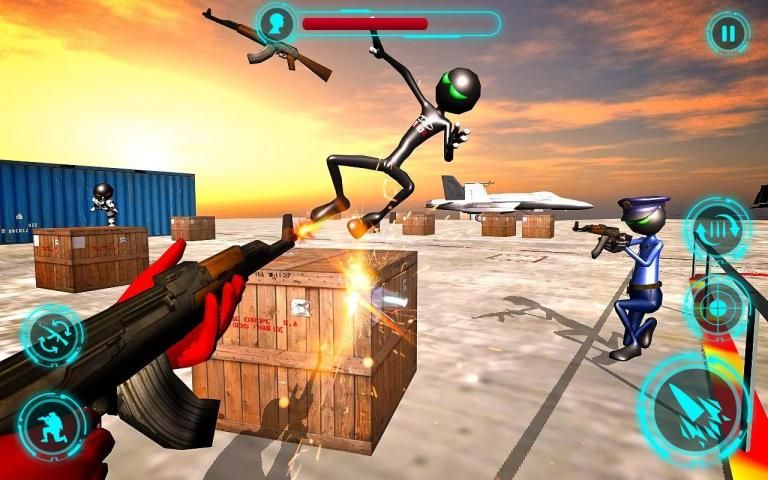Activate the crosshair aim button
The height and width of the screenshot is (480, 768).
coord(717,306)
